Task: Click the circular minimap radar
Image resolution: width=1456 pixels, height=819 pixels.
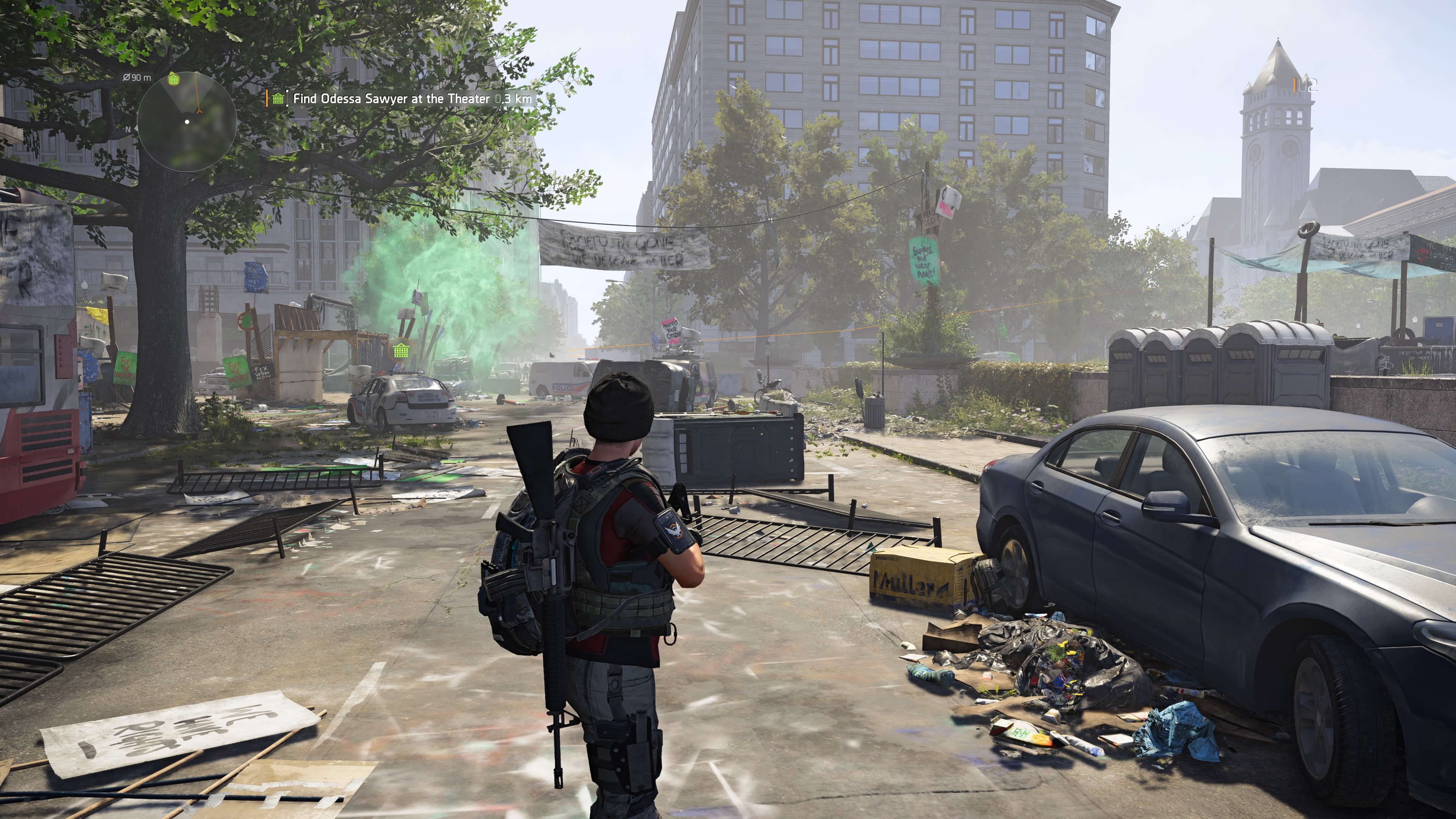Action: pyautogui.click(x=187, y=121)
